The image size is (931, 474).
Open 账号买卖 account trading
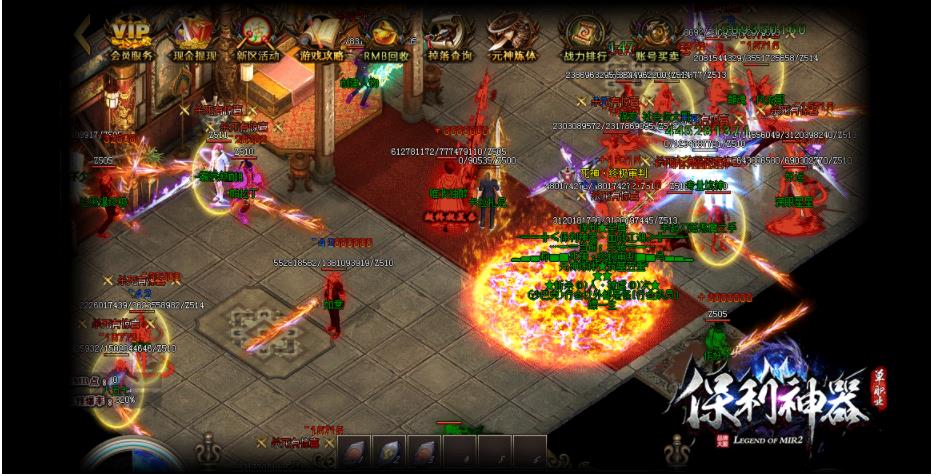coord(654,38)
